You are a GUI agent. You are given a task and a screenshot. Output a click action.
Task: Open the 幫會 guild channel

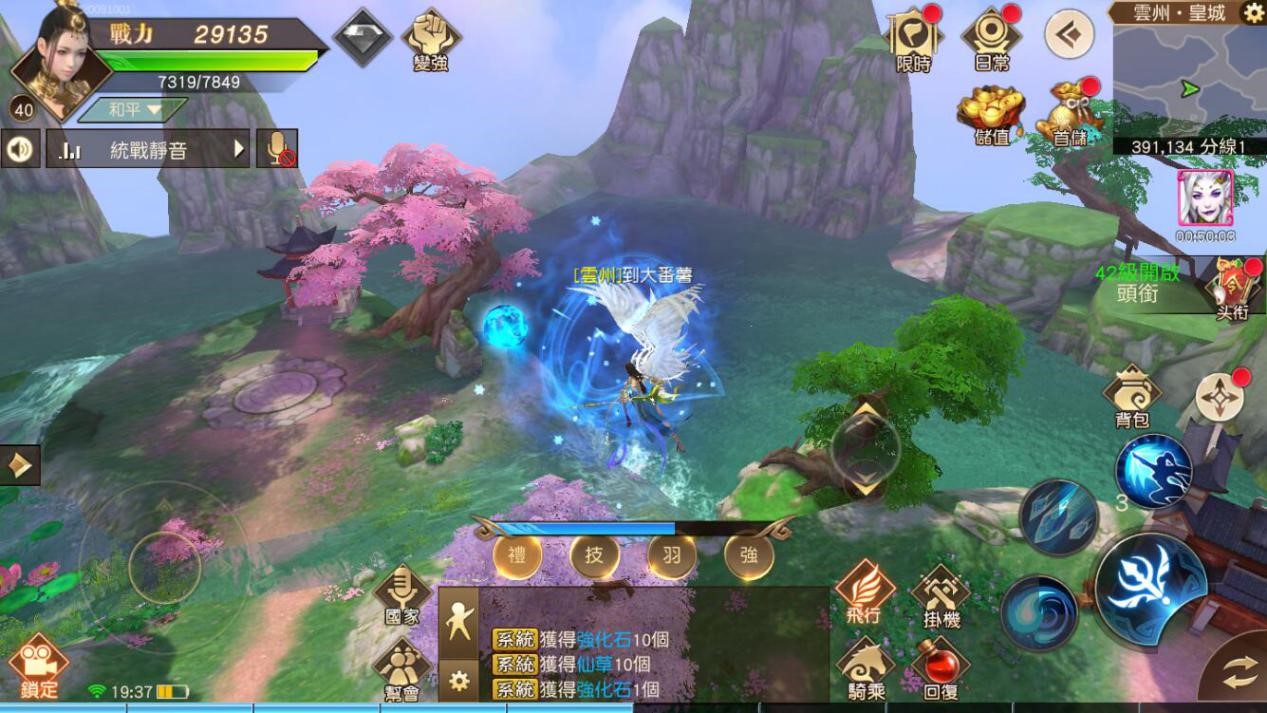(401, 668)
